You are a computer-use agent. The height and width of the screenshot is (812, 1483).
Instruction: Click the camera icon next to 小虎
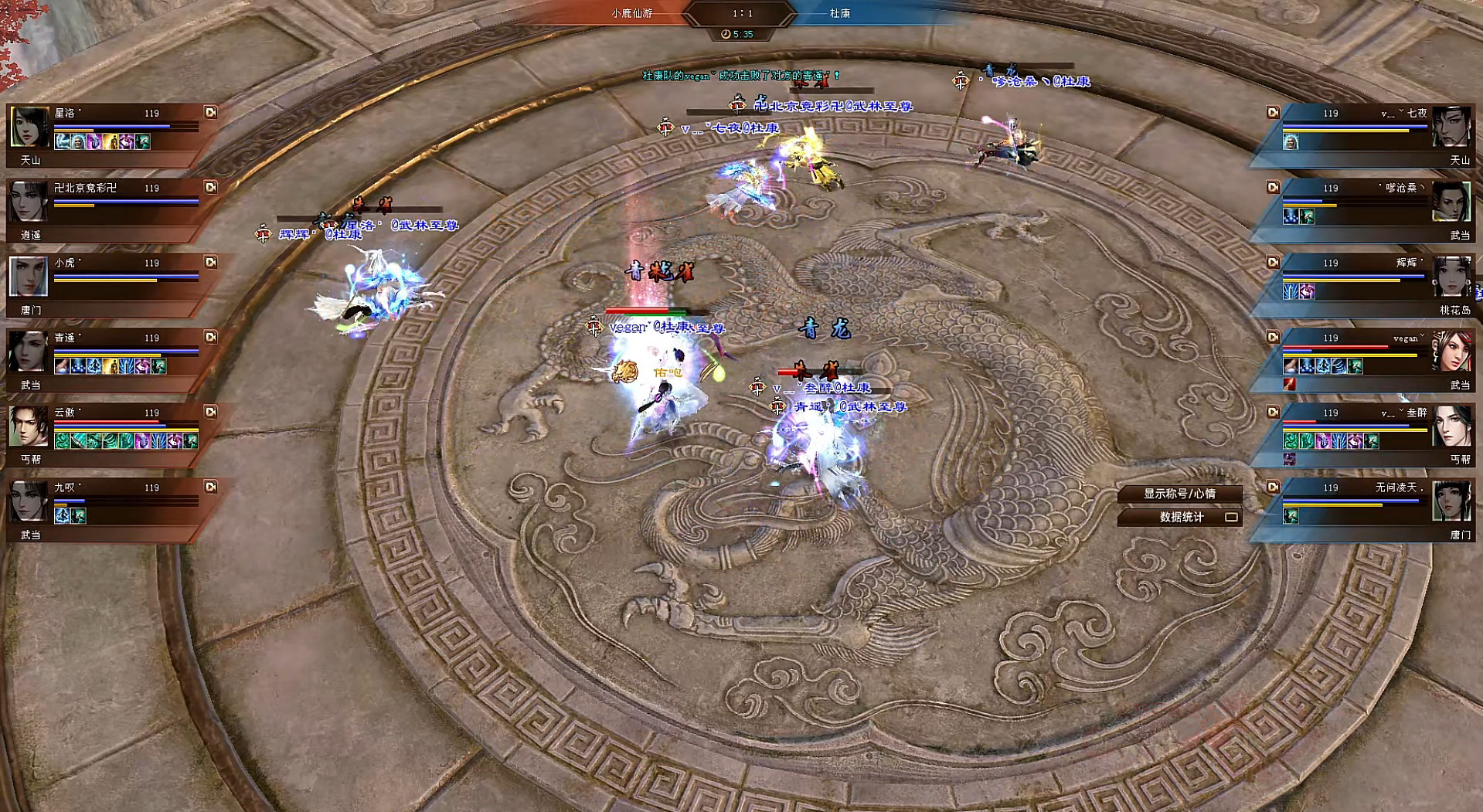210,262
